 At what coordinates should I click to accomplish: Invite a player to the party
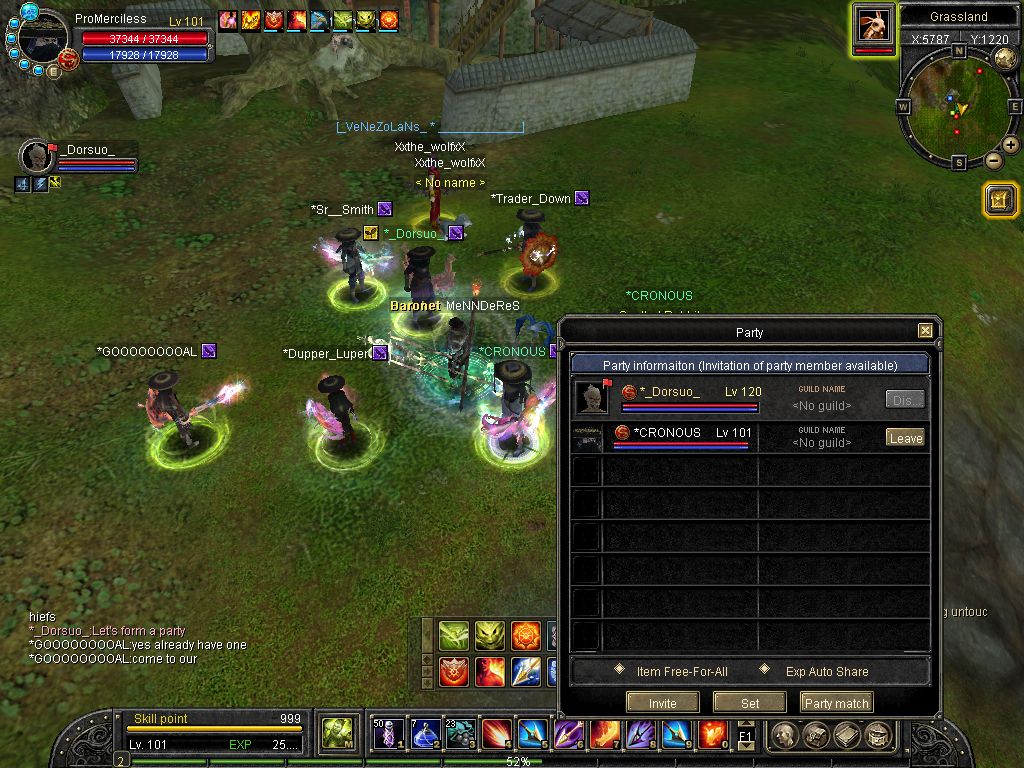[x=662, y=703]
